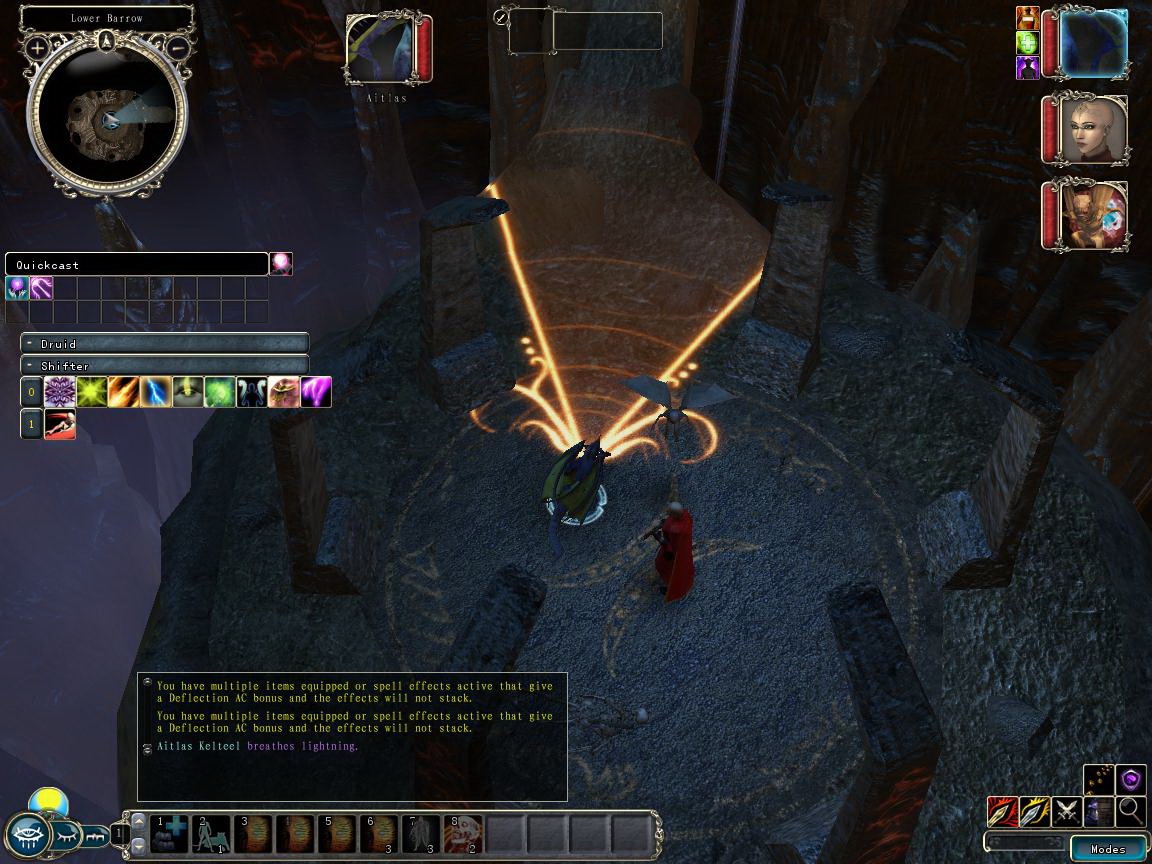Select the Aitlas character portrait
1152x864 pixels.
point(384,48)
